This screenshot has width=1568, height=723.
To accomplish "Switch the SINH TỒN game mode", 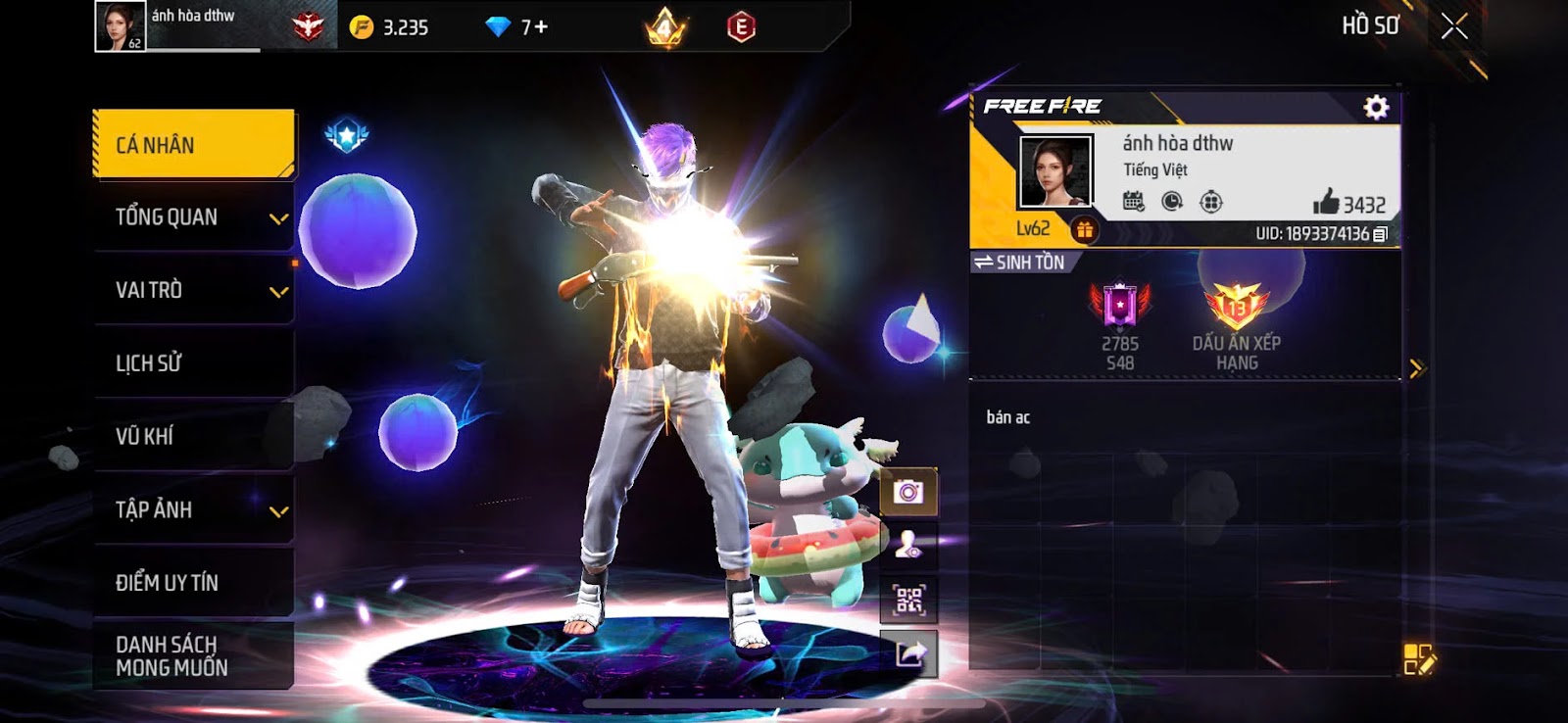I will pyautogui.click(x=1019, y=263).
